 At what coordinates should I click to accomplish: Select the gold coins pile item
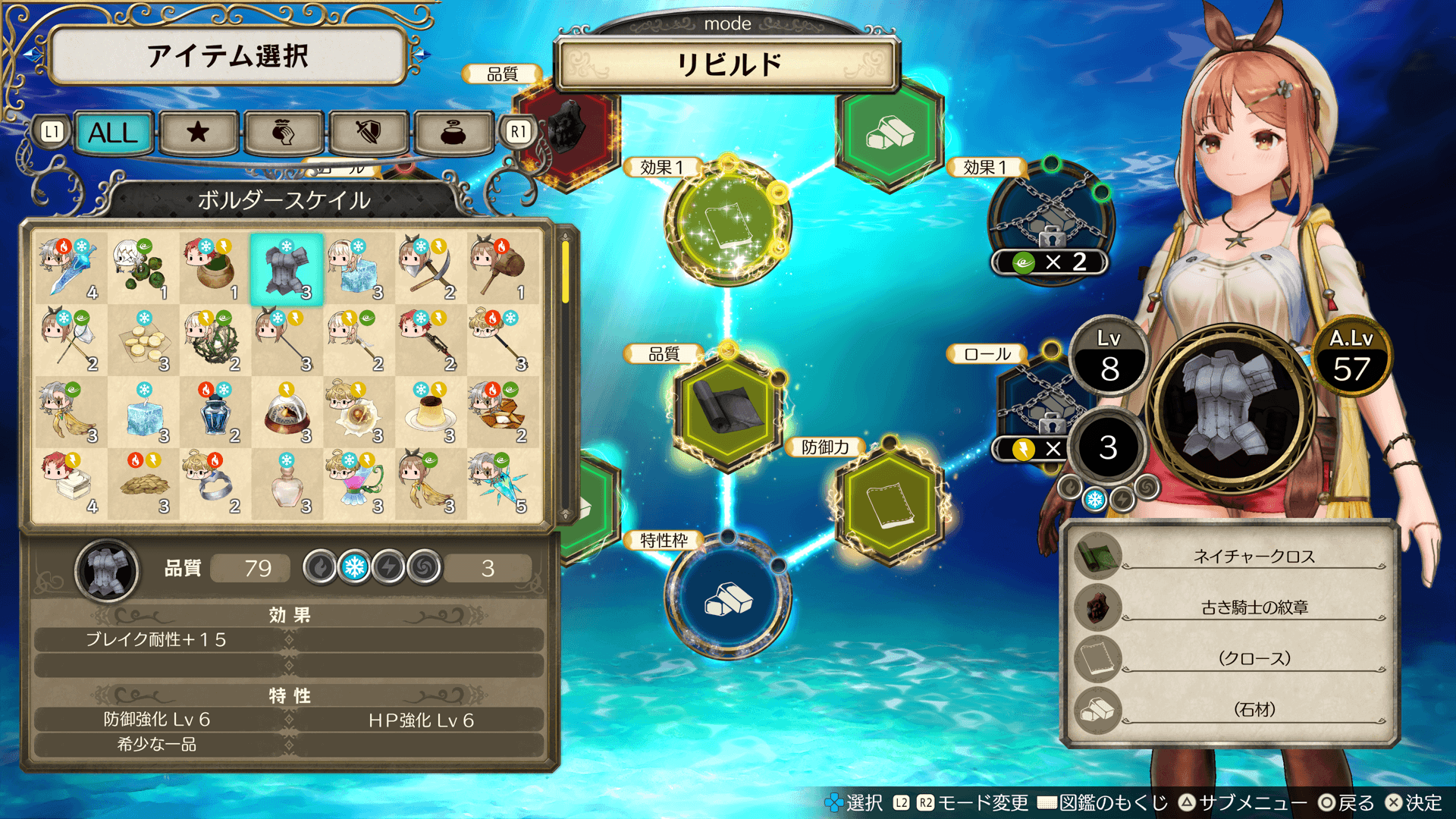pos(144,341)
